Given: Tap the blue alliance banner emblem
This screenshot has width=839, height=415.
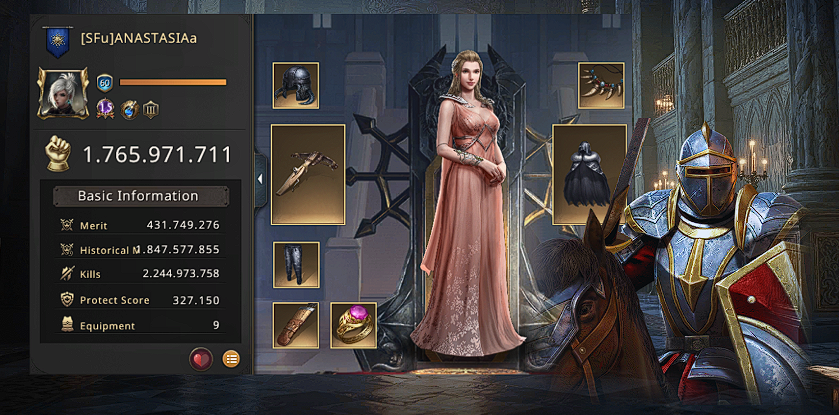Looking at the screenshot, I should pos(57,41).
